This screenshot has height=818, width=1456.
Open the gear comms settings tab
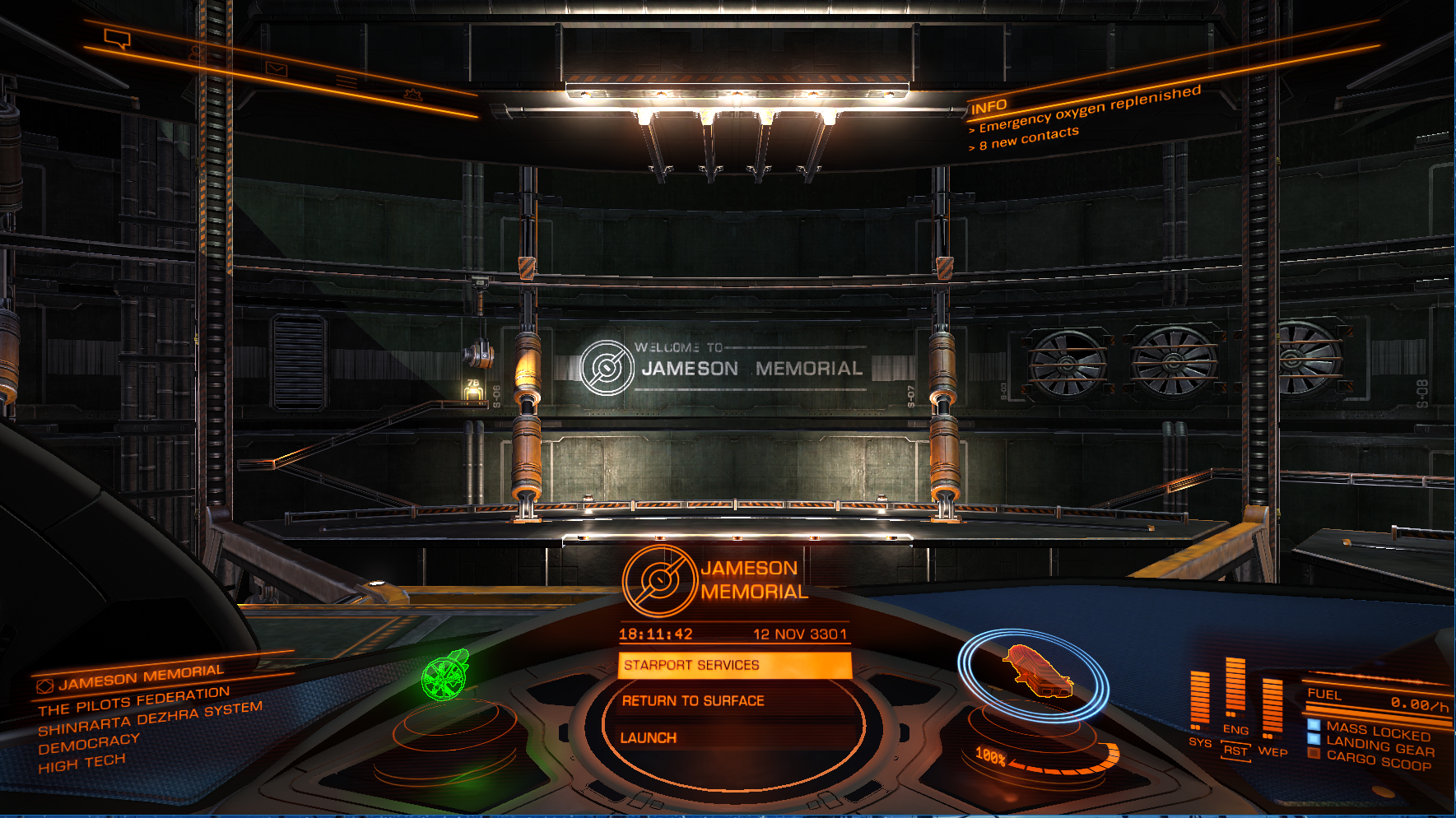(x=413, y=95)
